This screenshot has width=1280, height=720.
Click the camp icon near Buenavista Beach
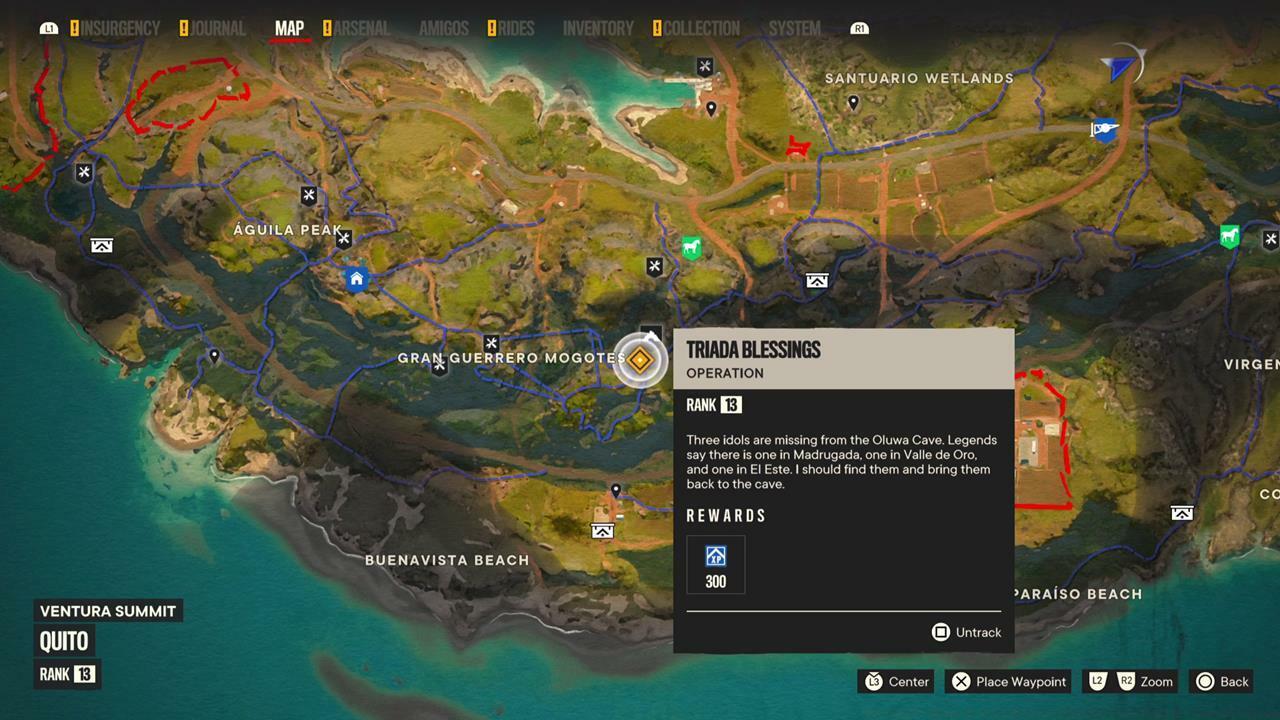point(602,531)
